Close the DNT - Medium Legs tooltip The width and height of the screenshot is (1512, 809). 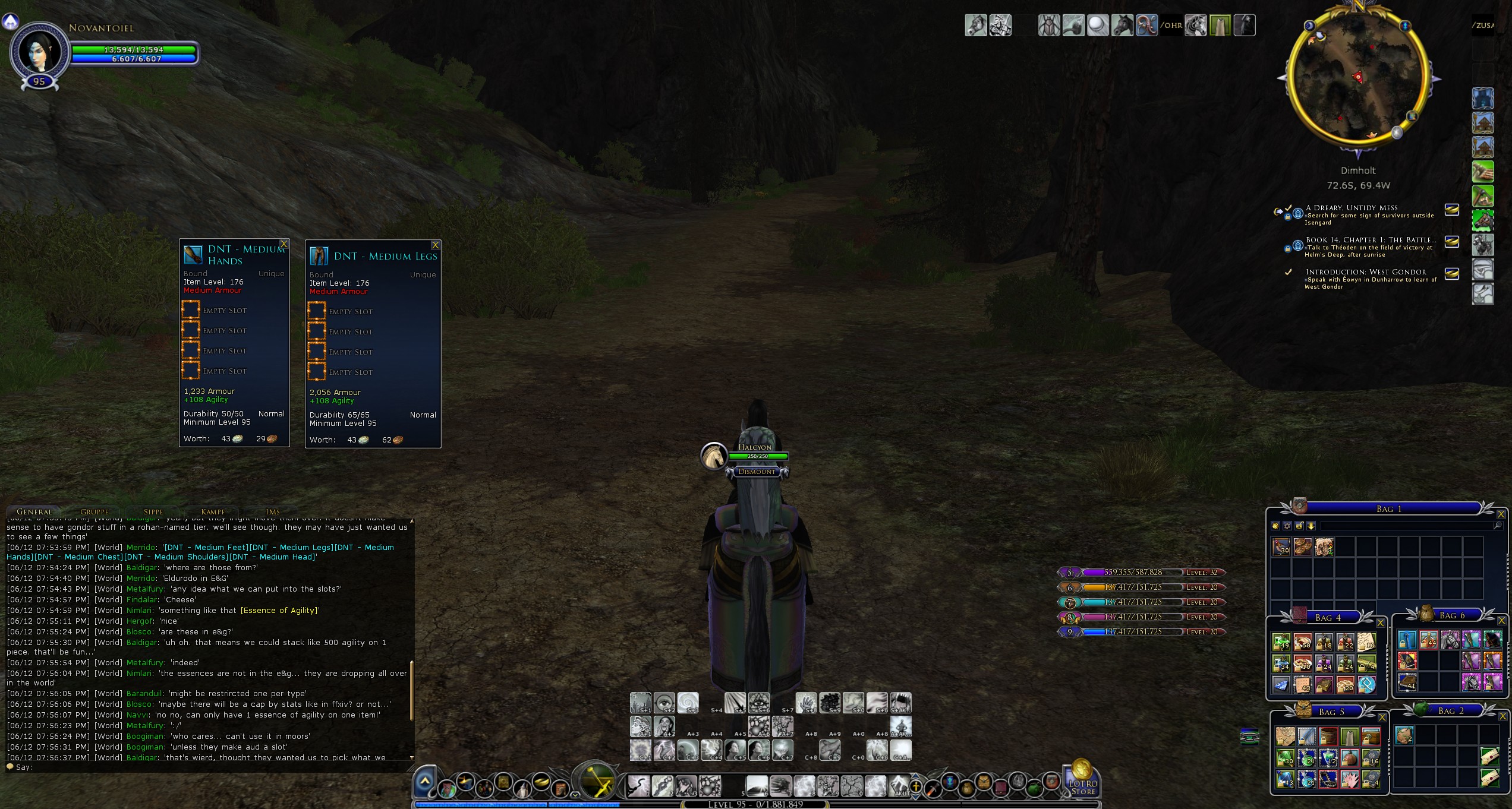coord(436,245)
